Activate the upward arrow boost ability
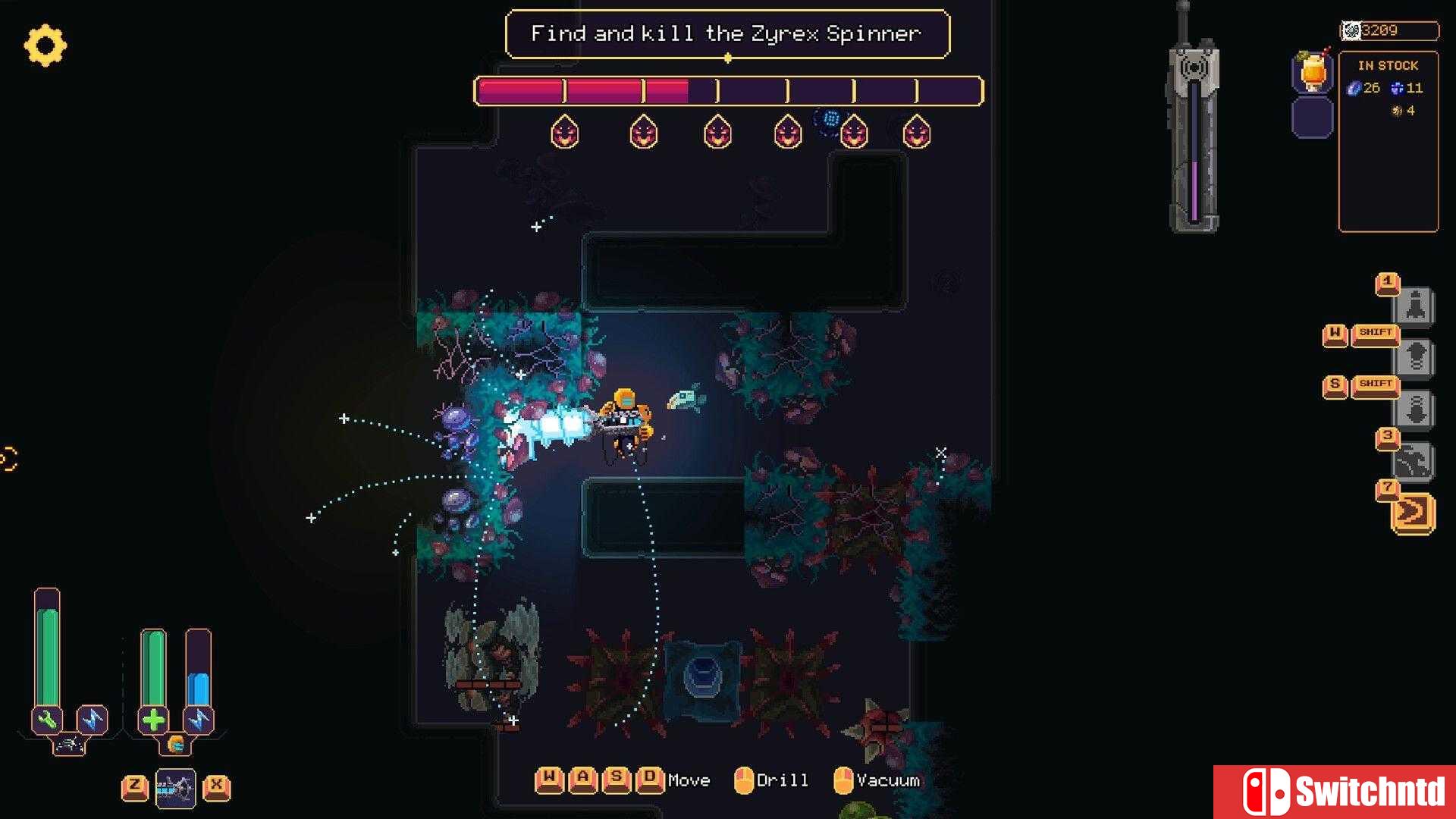 point(1415,357)
